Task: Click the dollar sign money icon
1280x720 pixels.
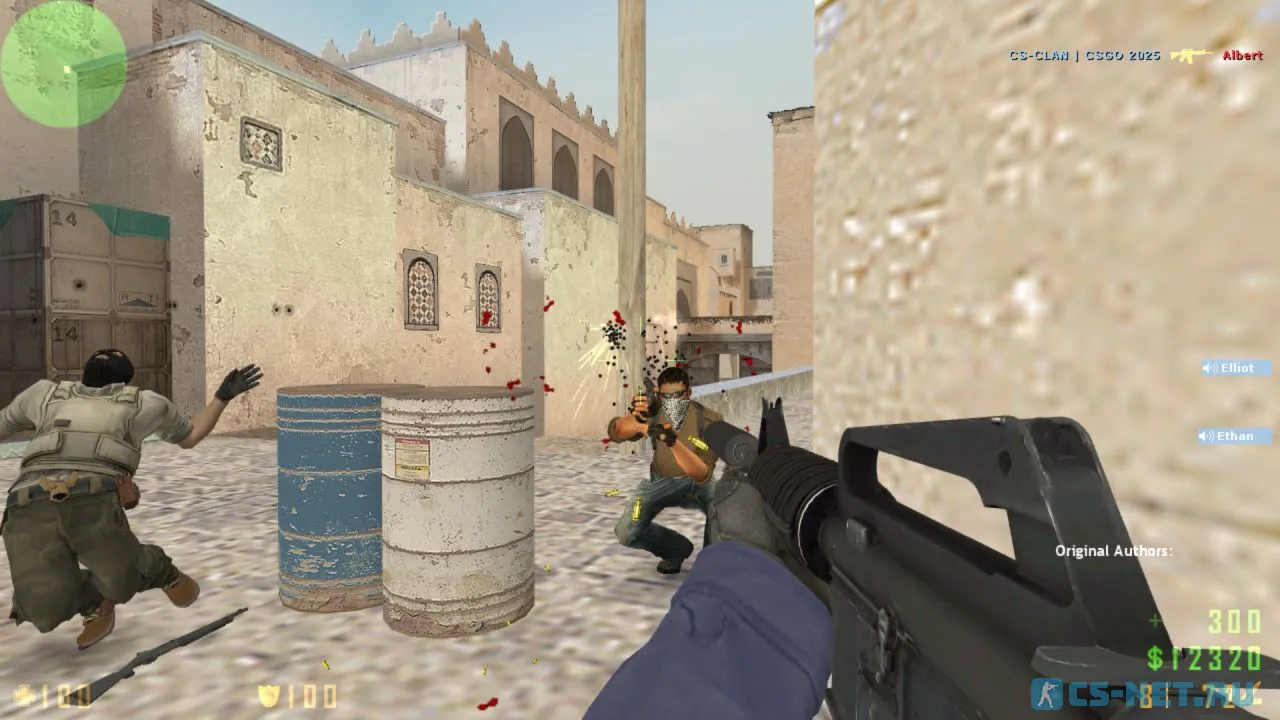Action: click(1153, 659)
